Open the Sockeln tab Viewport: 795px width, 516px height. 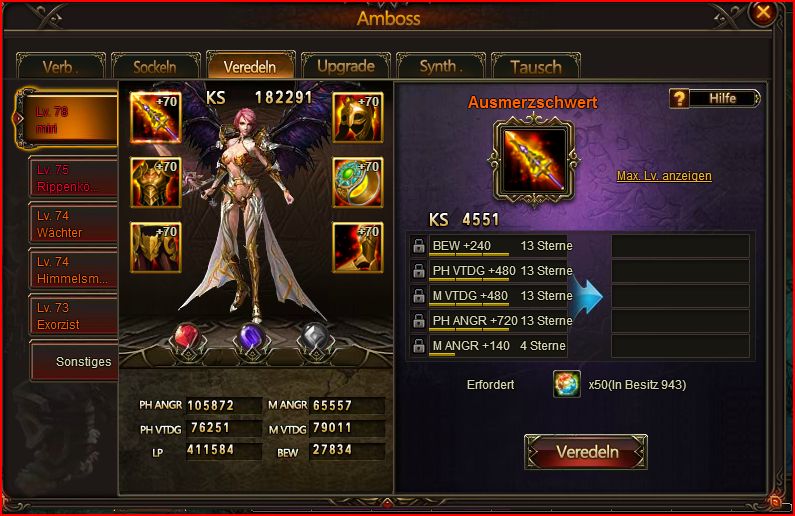[x=155, y=67]
